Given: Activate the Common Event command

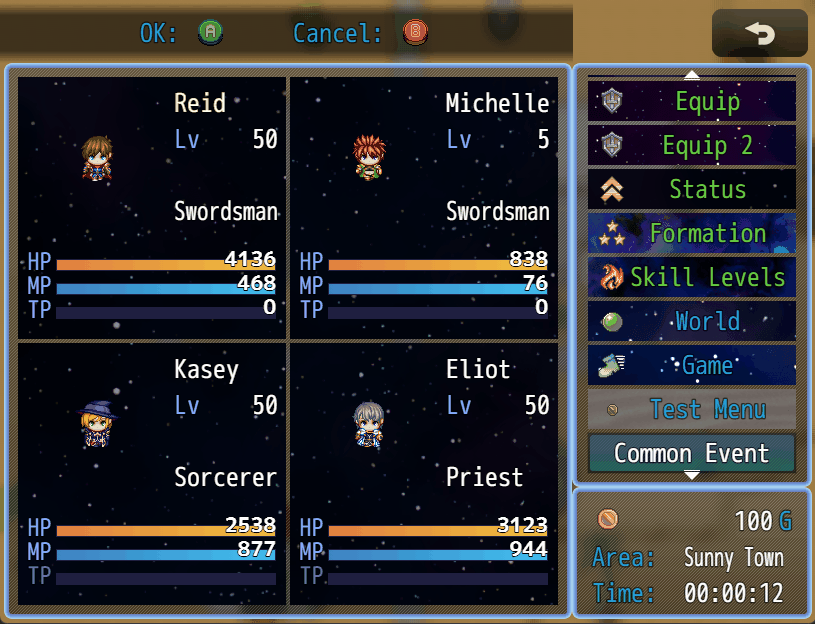Looking at the screenshot, I should coord(692,453).
